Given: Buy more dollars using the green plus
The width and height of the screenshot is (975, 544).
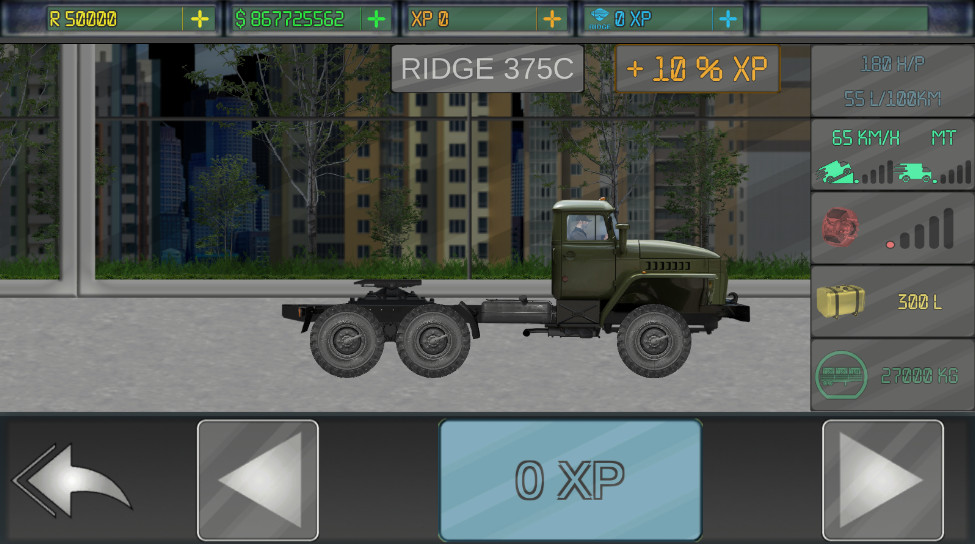Looking at the screenshot, I should tap(376, 19).
